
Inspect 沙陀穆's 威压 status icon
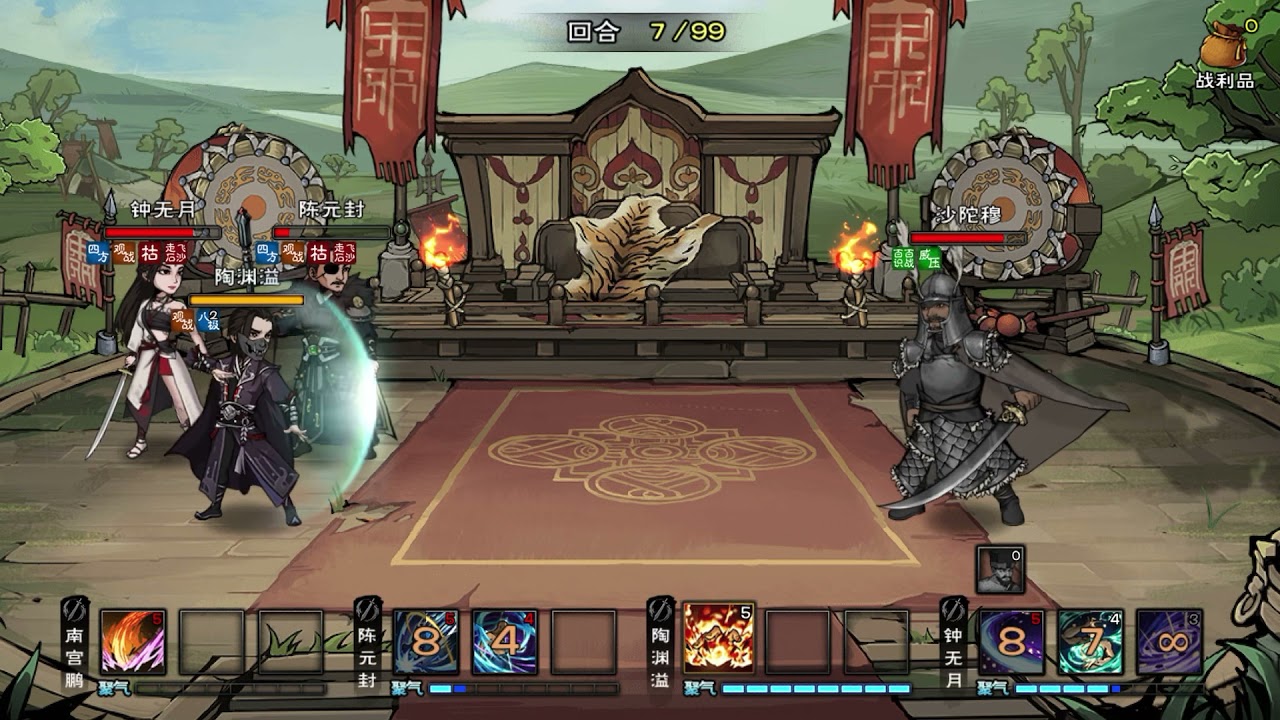pyautogui.click(x=929, y=259)
